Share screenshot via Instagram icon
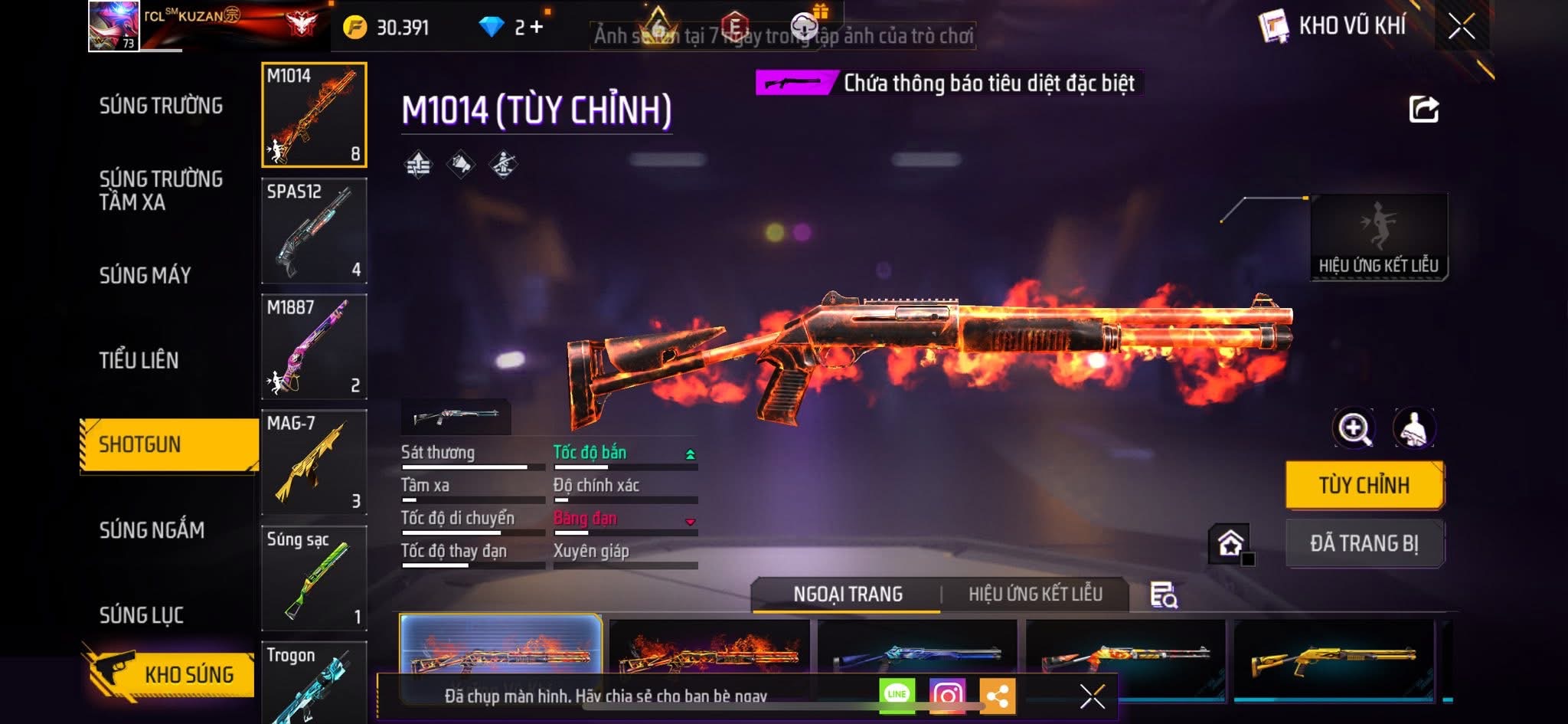1568x724 pixels. [947, 696]
